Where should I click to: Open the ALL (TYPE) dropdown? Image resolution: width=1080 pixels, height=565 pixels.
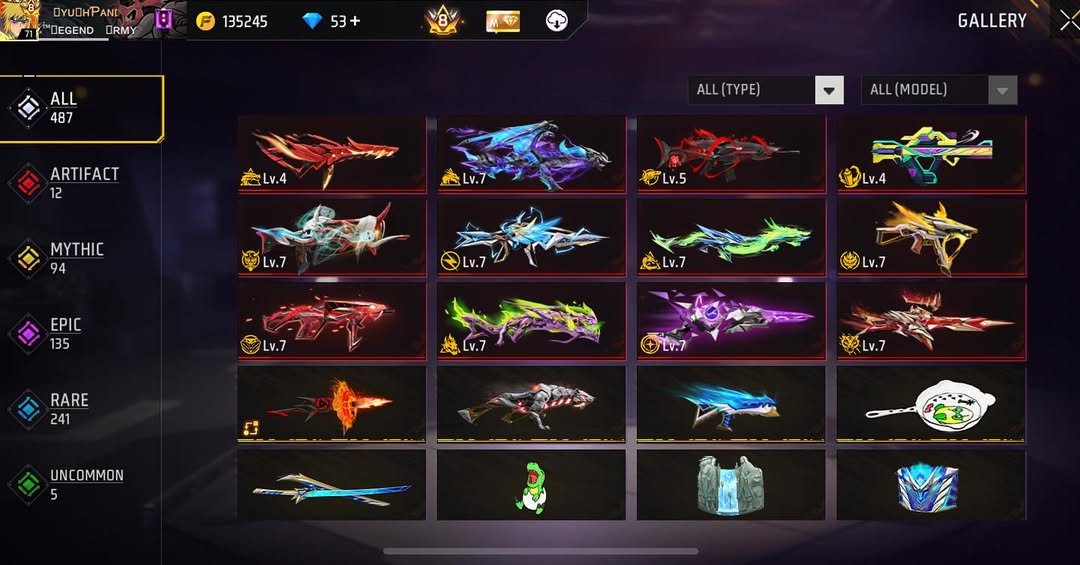click(766, 90)
